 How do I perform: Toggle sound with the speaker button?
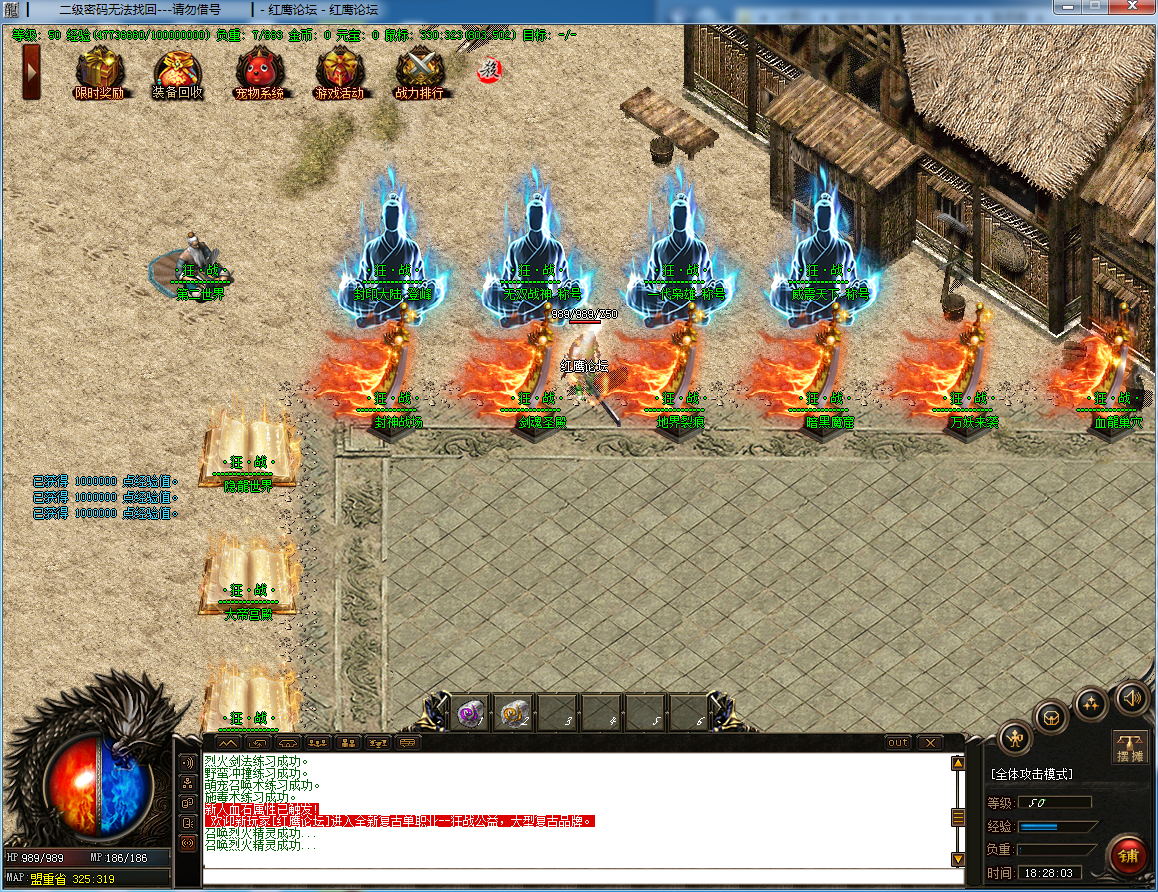1132,696
